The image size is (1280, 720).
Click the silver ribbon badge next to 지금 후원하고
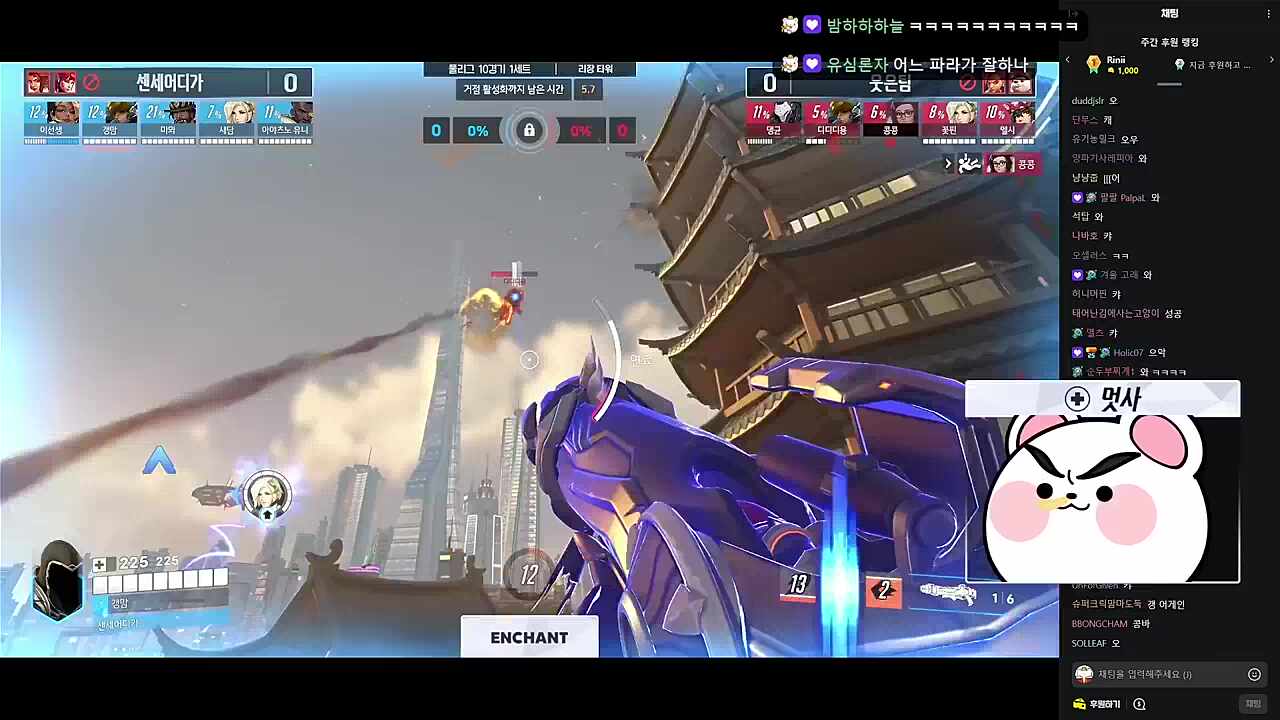(1178, 63)
